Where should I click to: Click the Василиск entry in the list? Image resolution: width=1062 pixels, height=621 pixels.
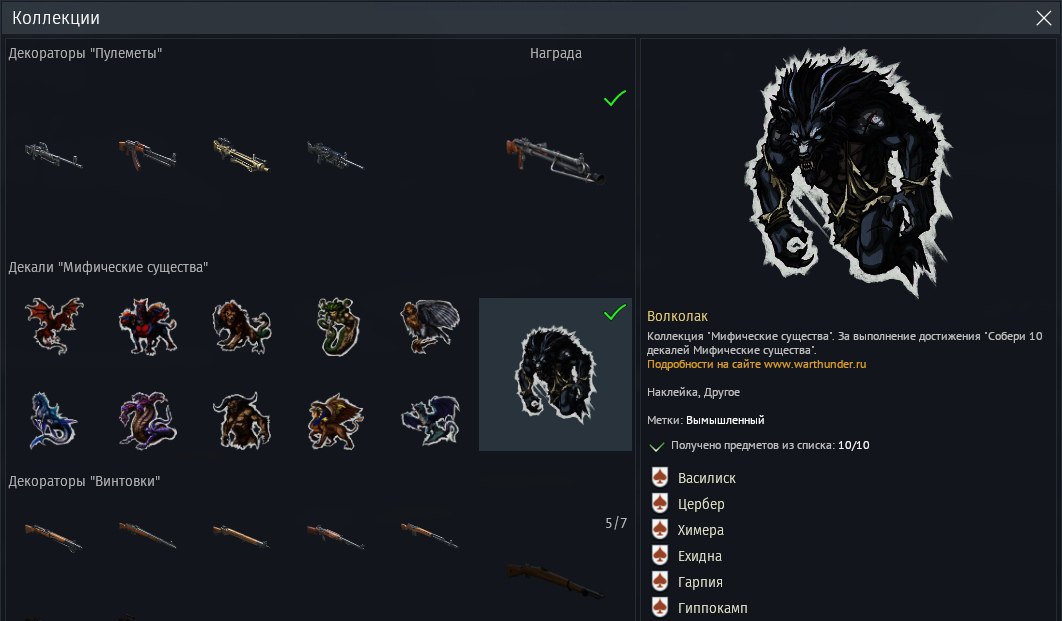pyautogui.click(x=706, y=478)
